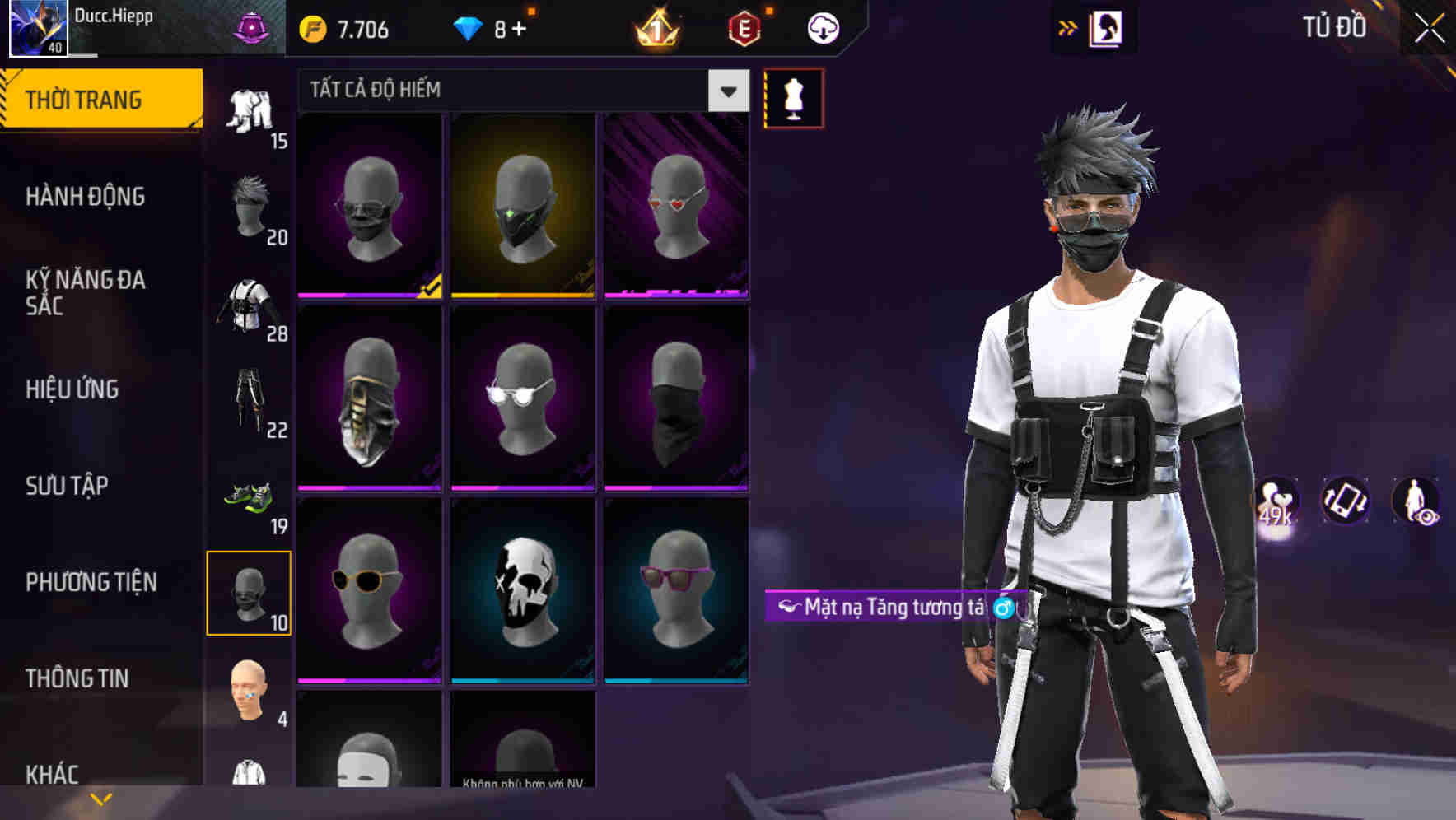Open the cloud download icon in the top bar
Screen dimensions: 1456x820
821,27
